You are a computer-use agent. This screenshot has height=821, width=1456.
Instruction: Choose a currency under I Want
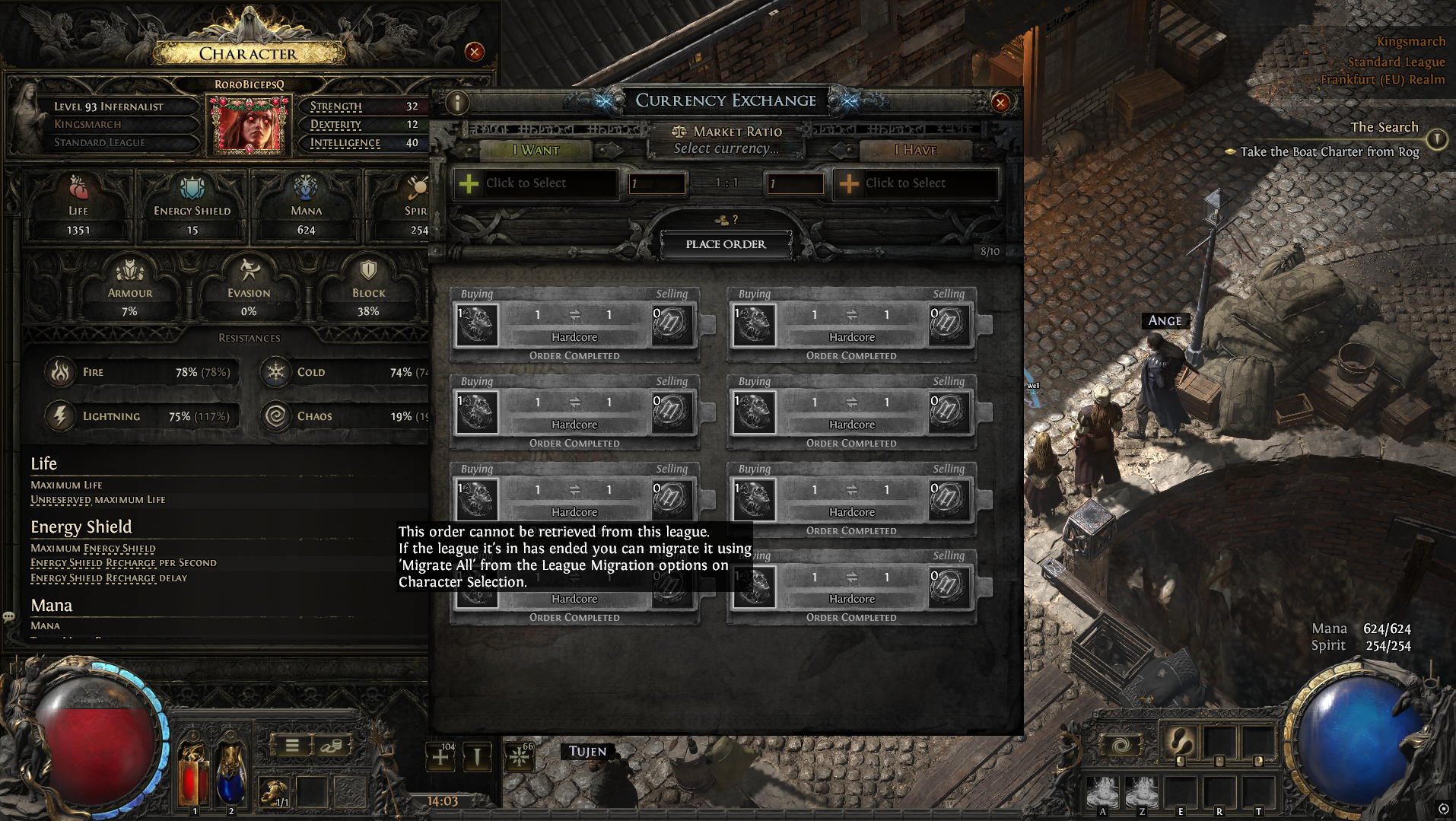pos(536,183)
